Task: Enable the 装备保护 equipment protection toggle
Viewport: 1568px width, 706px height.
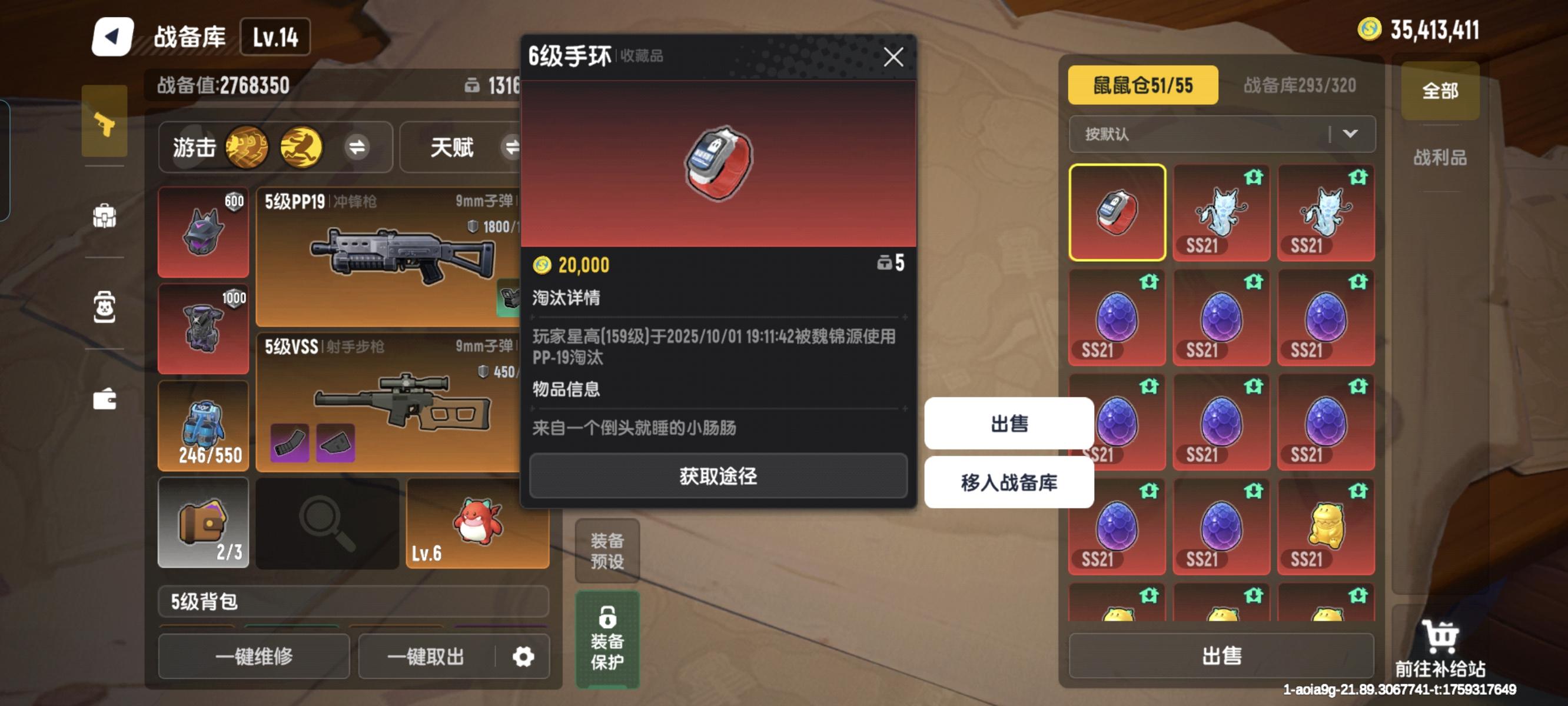Action: click(607, 639)
